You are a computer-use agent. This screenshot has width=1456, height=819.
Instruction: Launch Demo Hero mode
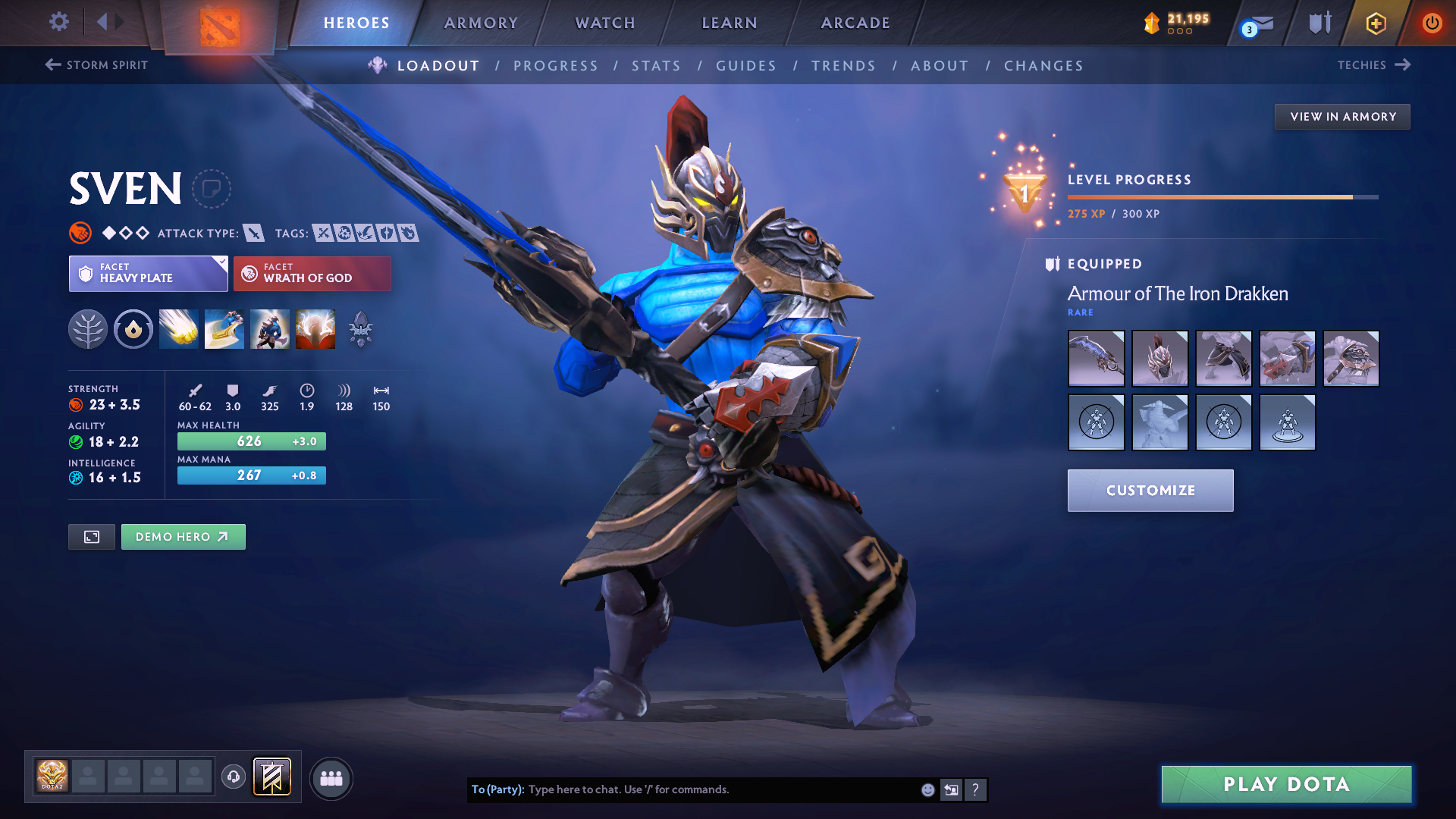183,537
